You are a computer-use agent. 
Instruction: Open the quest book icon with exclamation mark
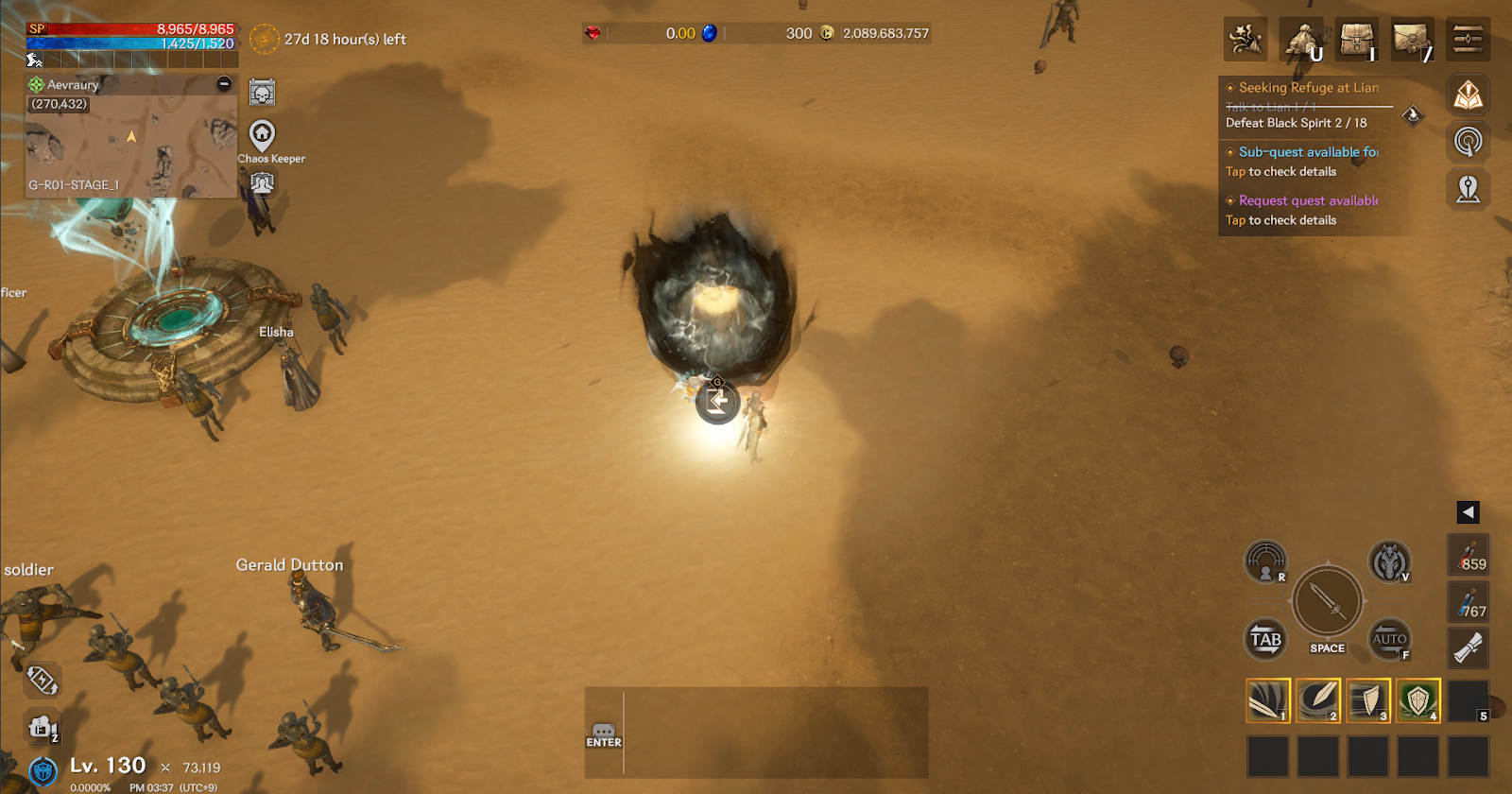[1468, 95]
